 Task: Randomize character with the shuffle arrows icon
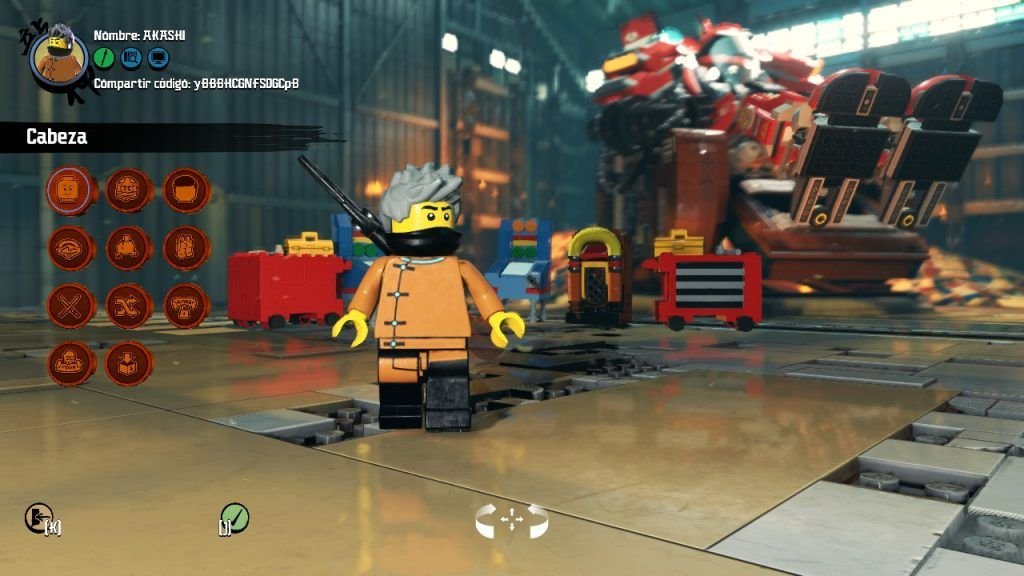coord(129,305)
